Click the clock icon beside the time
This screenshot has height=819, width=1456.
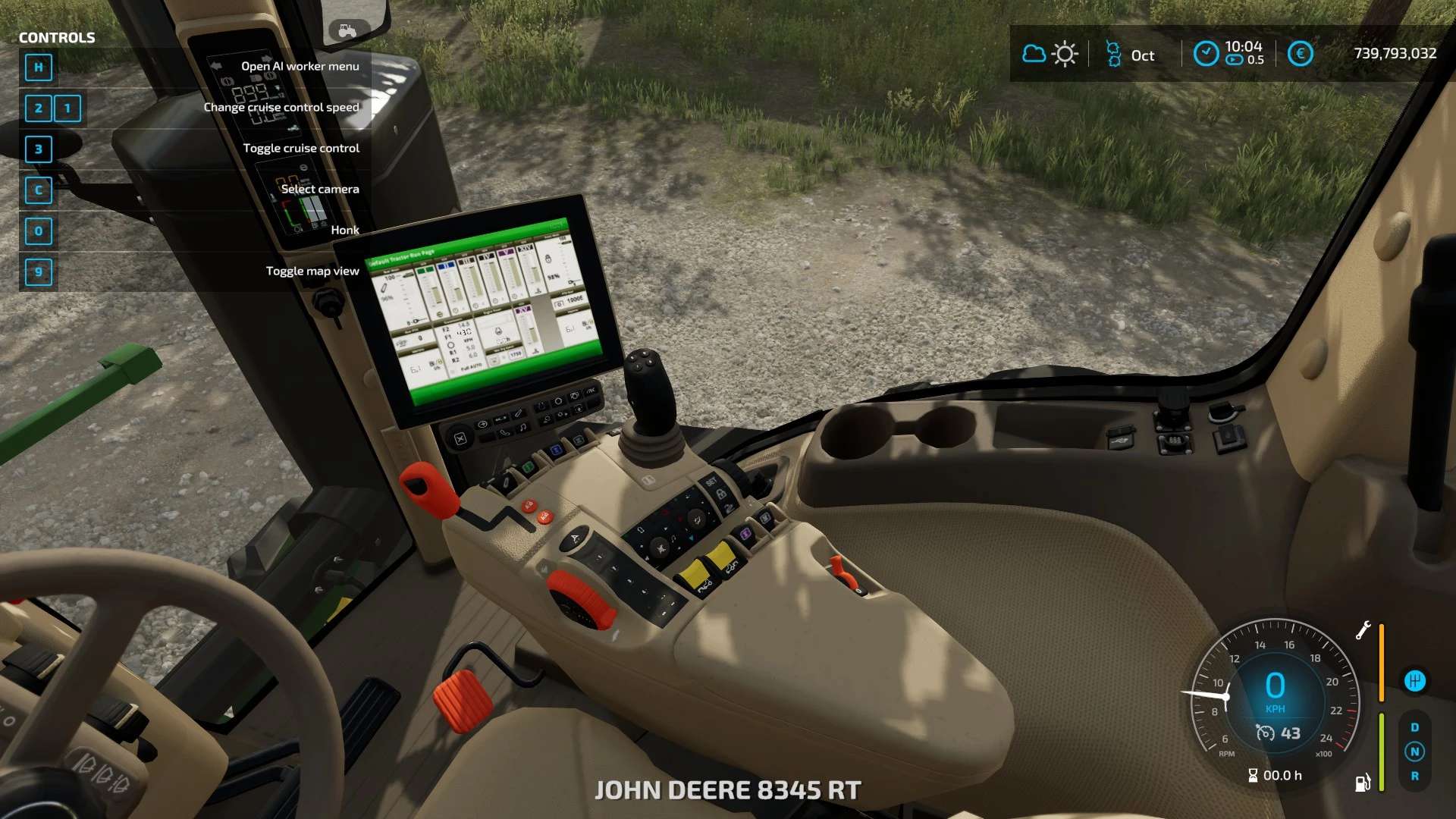point(1206,54)
